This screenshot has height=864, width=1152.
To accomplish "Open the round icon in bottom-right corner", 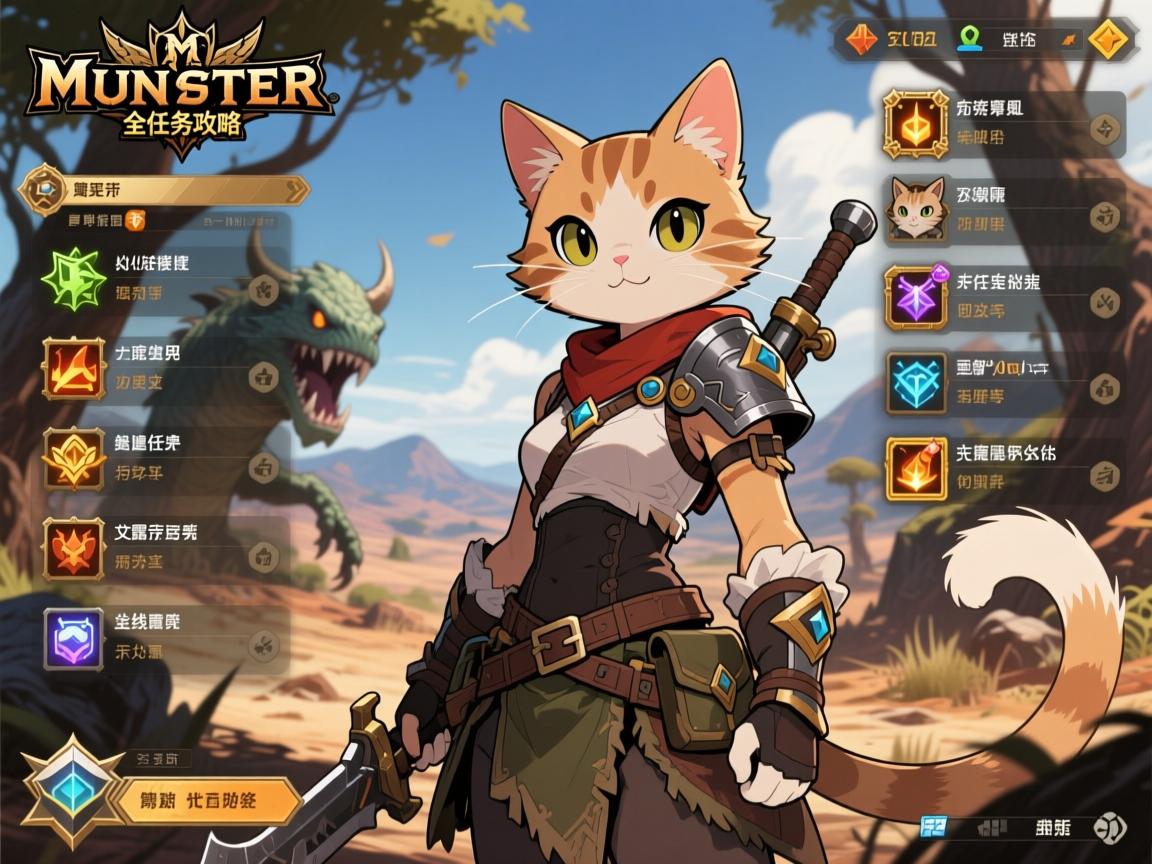I will point(1109,827).
